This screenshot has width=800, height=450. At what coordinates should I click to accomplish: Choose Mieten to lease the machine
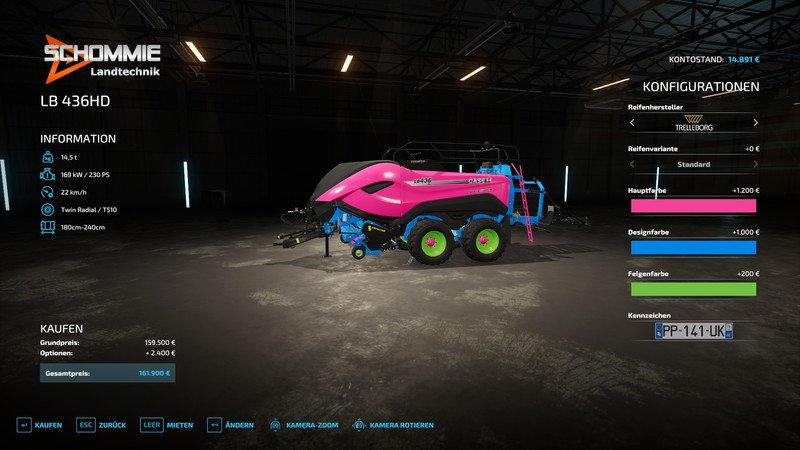[167, 425]
